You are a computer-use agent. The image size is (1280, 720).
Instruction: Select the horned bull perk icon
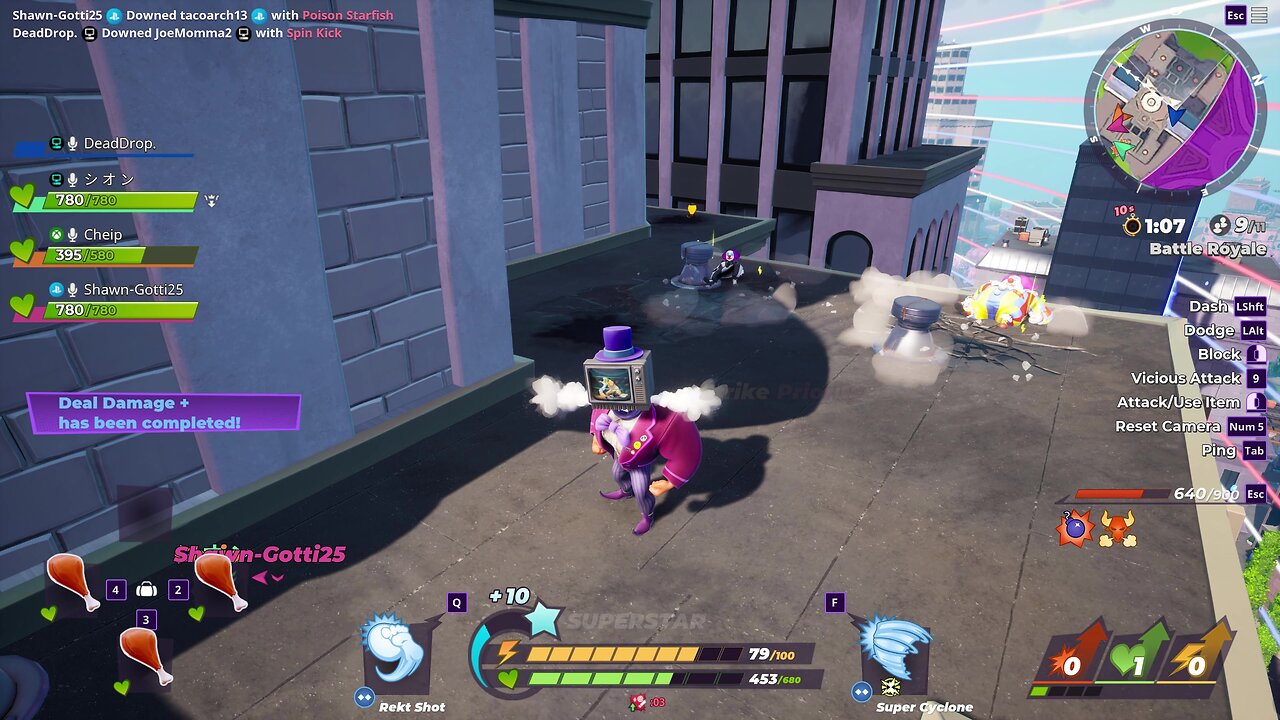click(x=1117, y=528)
